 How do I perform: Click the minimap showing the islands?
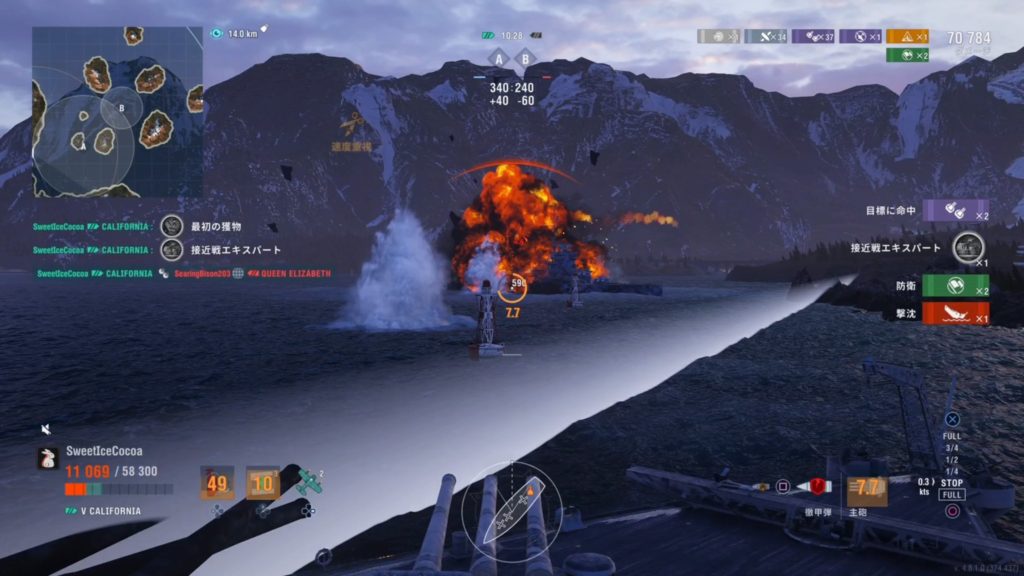(x=117, y=112)
